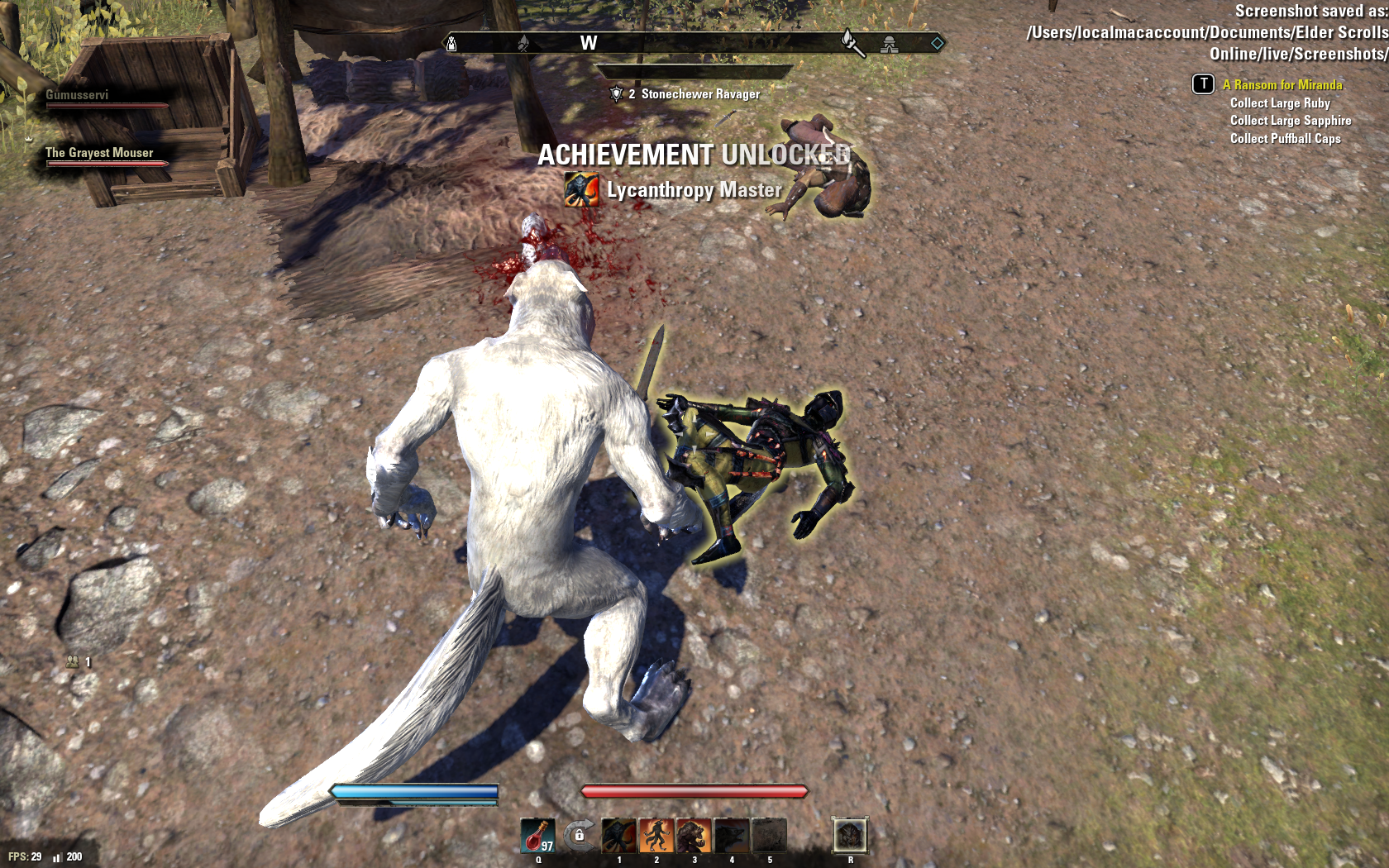Image resolution: width=1389 pixels, height=868 pixels.
Task: Click the Lycanthropy Master achievement icon
Action: (581, 190)
